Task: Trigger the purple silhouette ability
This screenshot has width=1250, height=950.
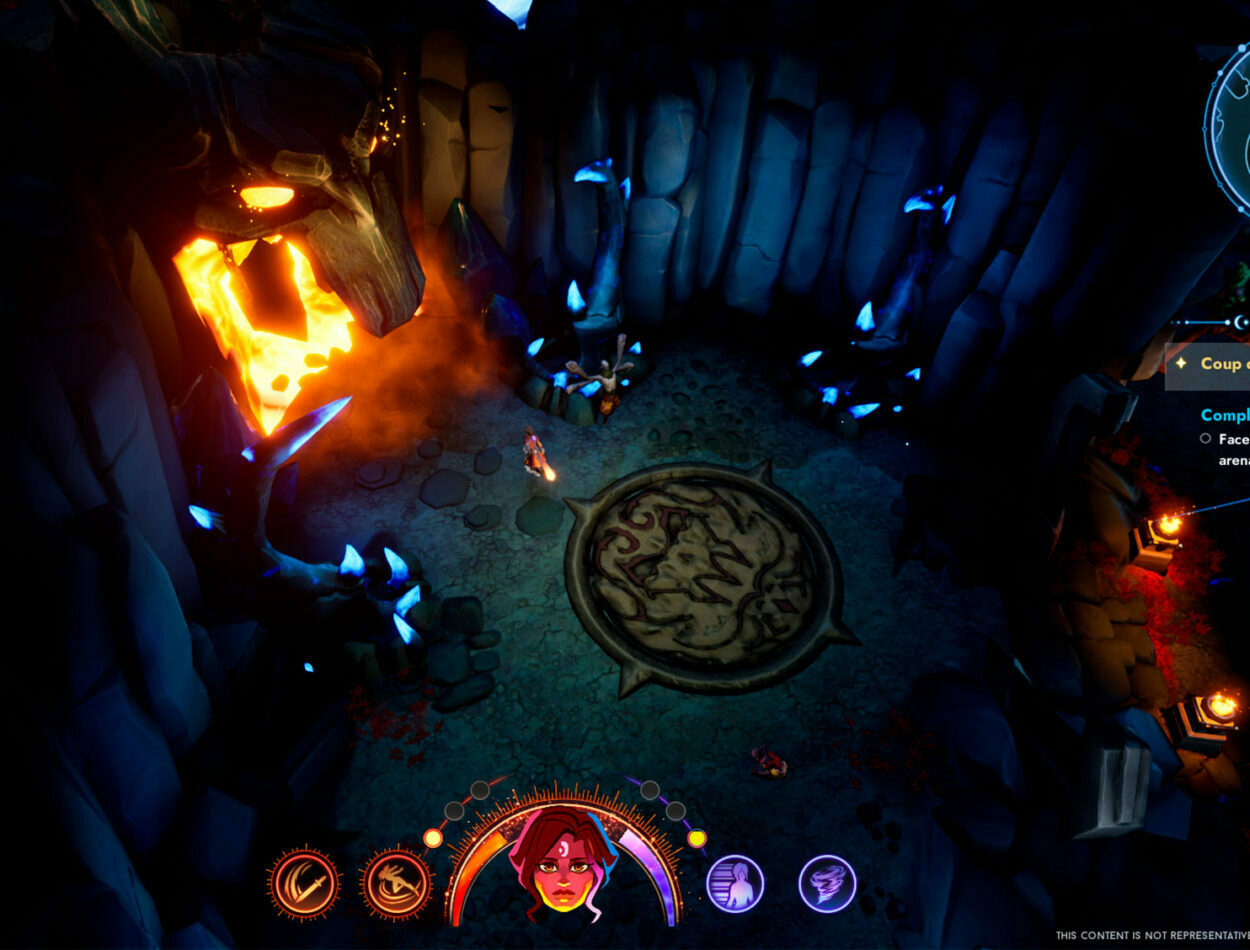Action: [735, 884]
